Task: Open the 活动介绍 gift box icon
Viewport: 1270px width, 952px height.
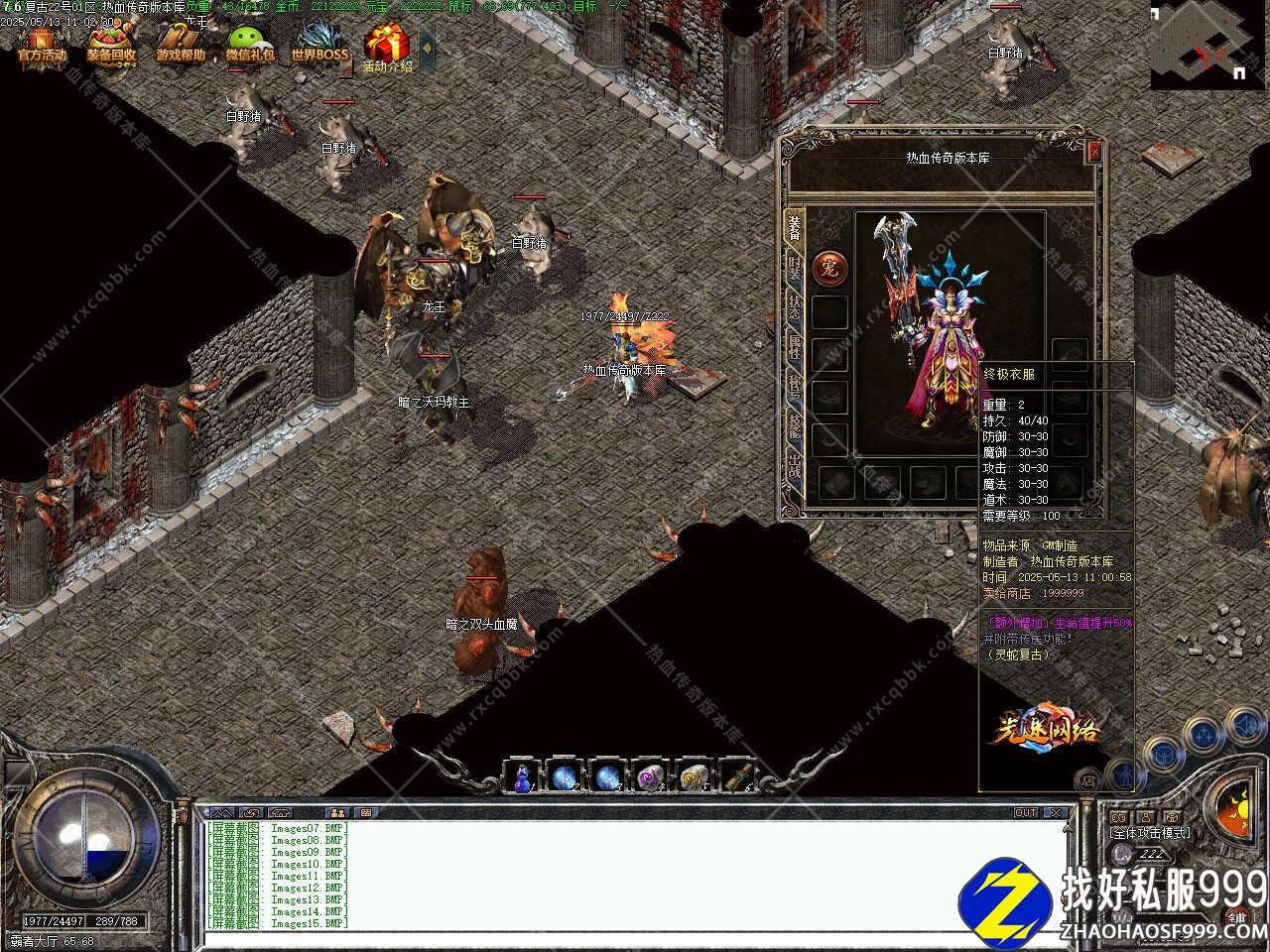Action: (x=387, y=48)
